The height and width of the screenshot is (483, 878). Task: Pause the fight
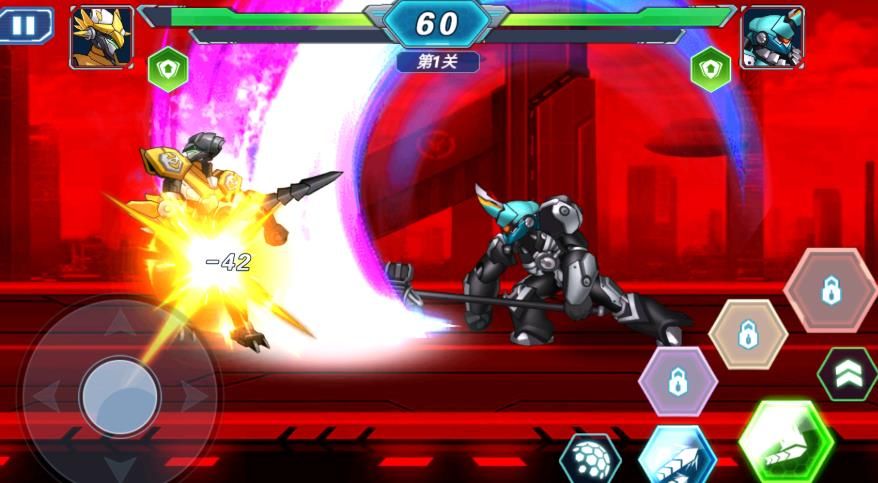[22, 25]
